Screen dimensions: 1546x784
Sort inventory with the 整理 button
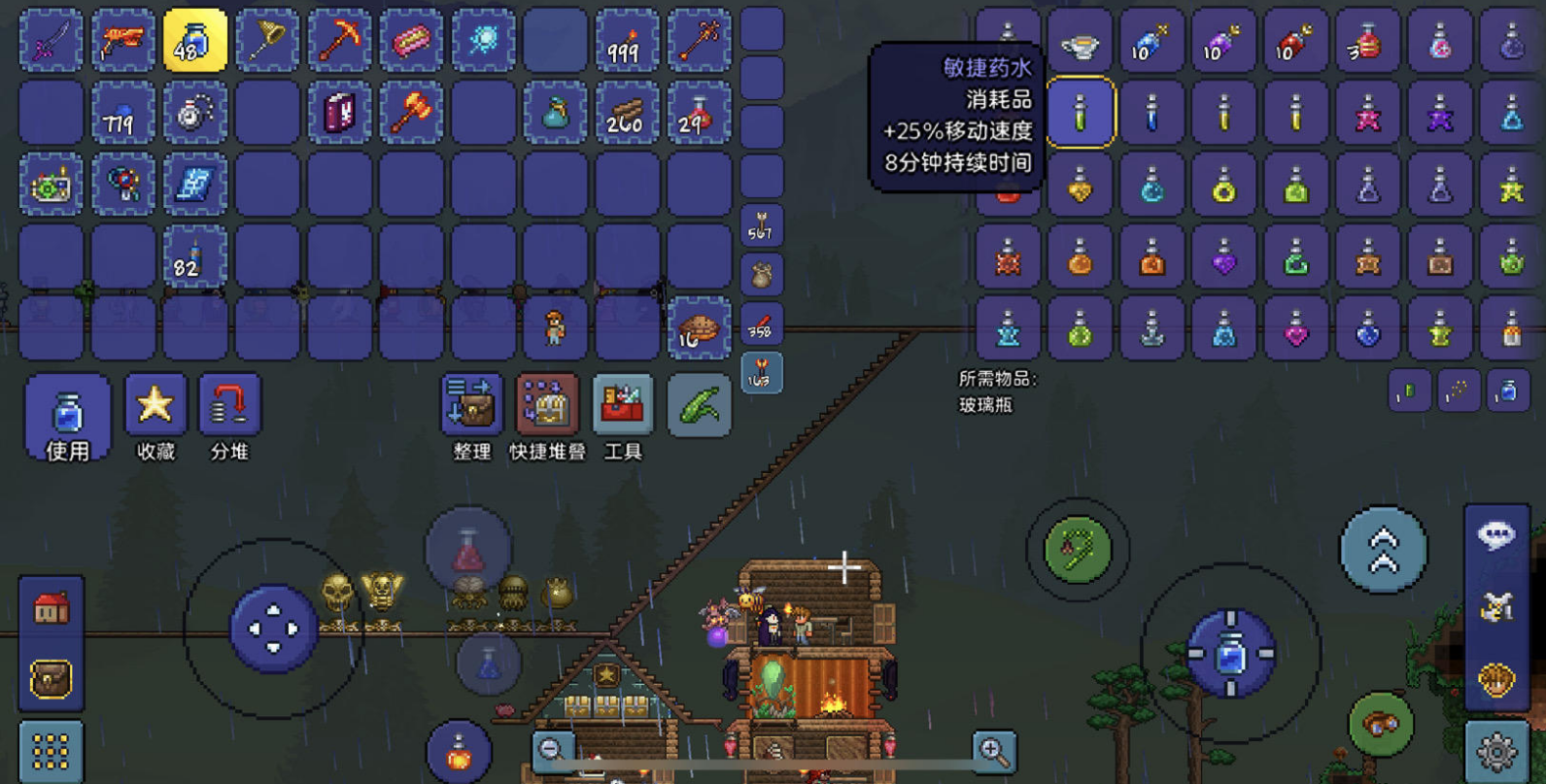pyautogui.click(x=471, y=418)
